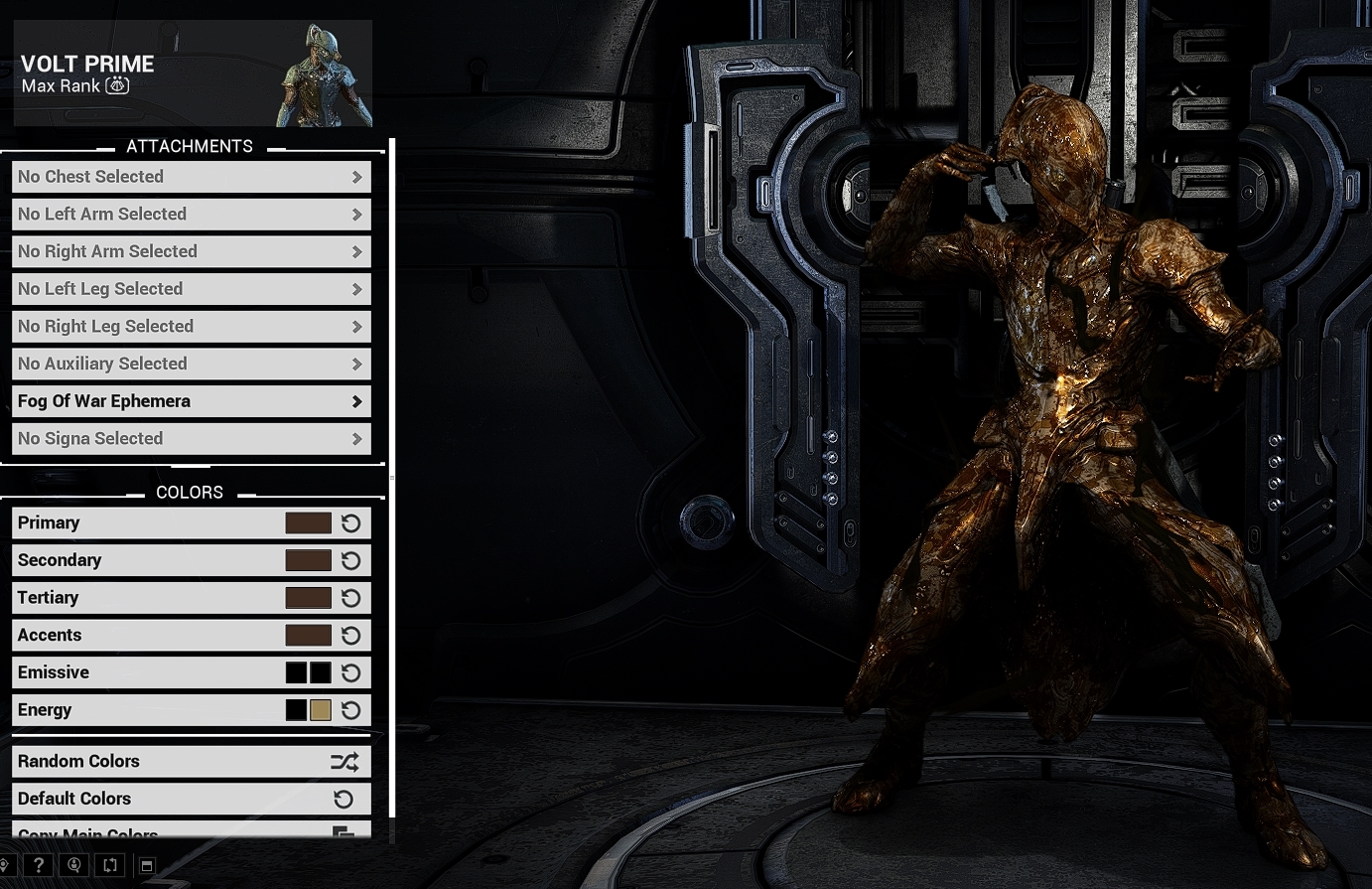Click the No Right Leg Selected row

191,327
